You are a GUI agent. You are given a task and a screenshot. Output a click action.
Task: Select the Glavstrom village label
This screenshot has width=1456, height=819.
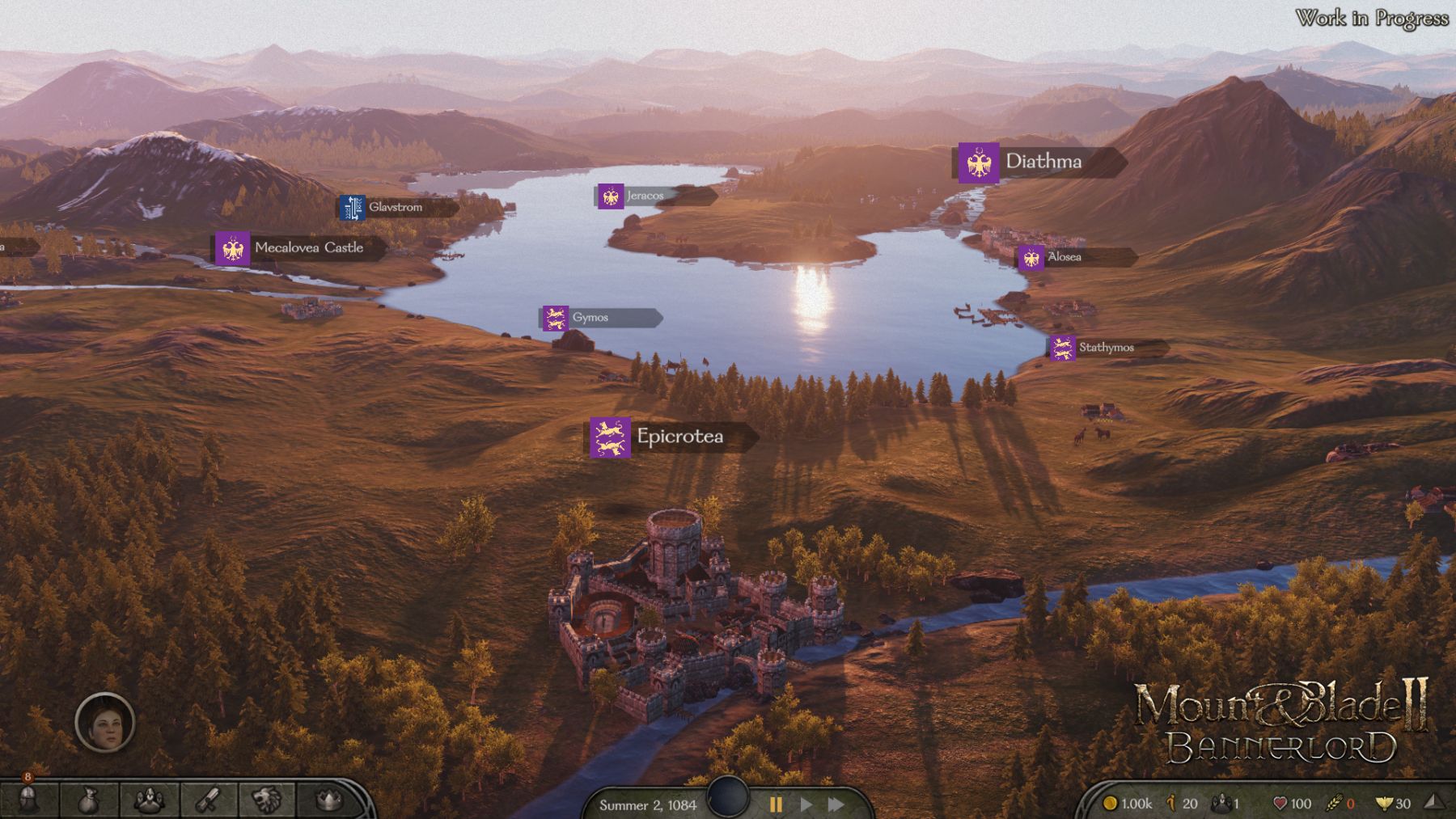pyautogui.click(x=396, y=207)
